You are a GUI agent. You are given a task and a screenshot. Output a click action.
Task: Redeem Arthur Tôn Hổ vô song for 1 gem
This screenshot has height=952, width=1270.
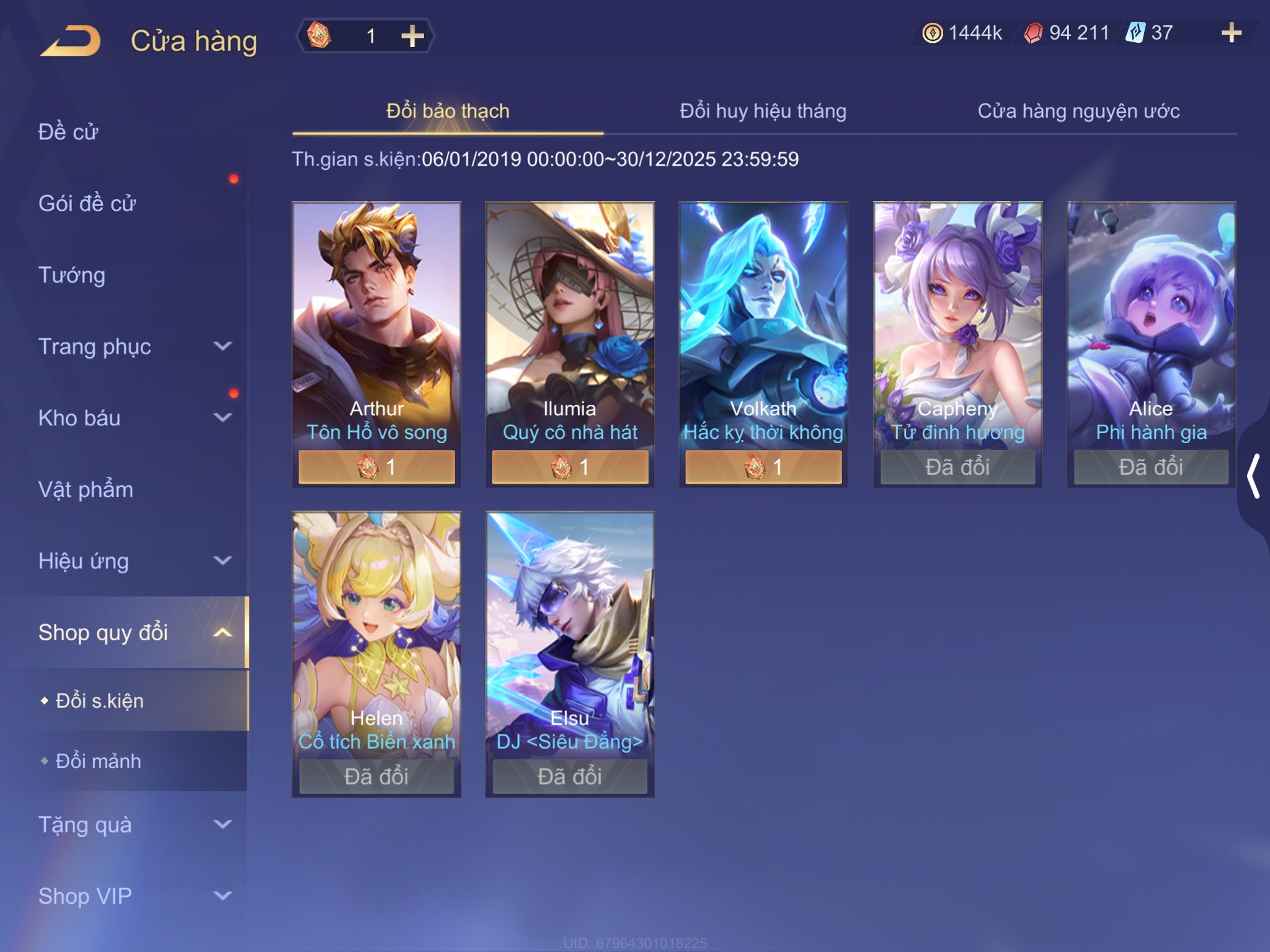click(x=376, y=467)
